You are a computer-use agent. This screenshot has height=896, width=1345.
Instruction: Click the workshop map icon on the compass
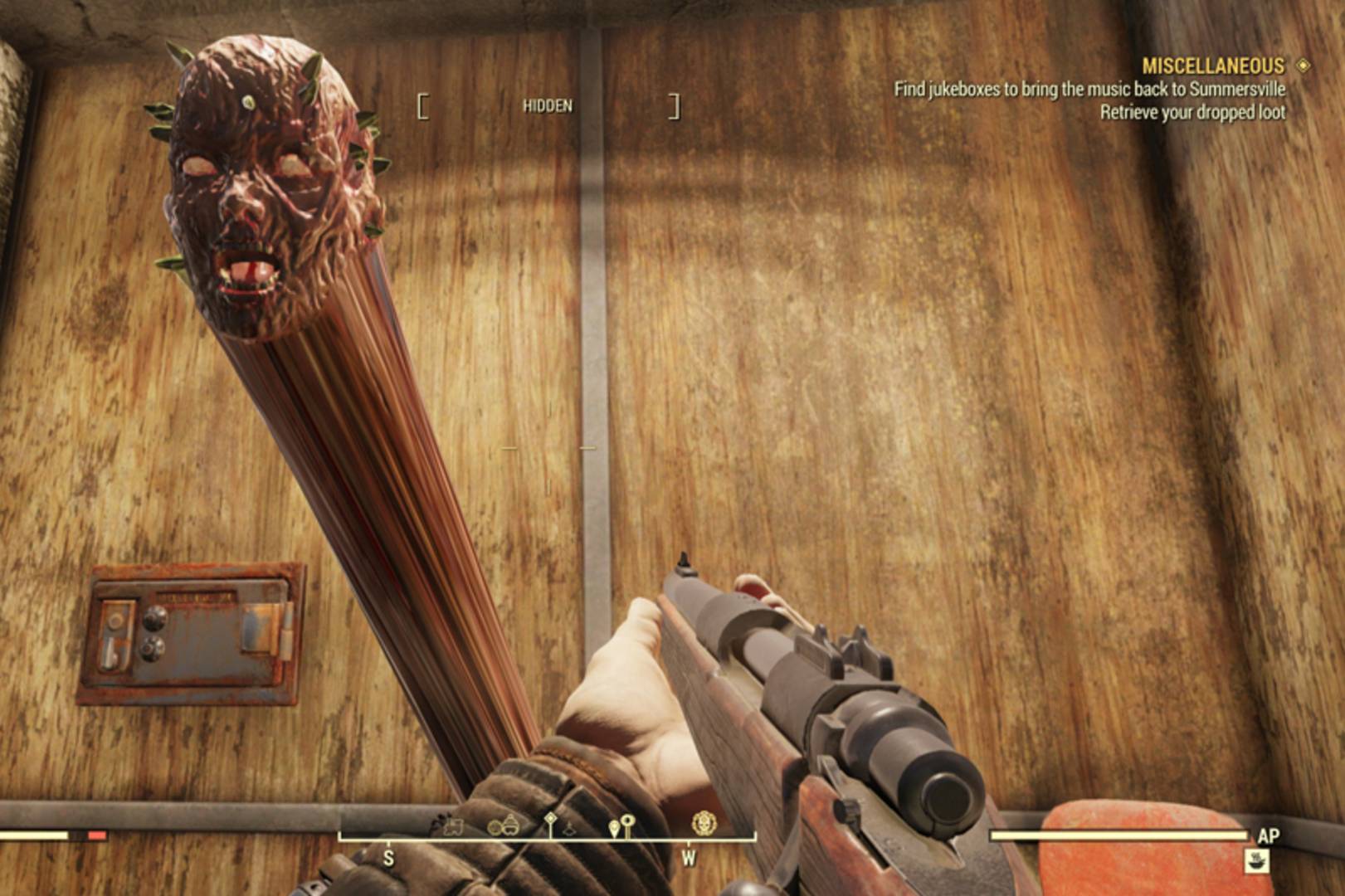point(453,825)
